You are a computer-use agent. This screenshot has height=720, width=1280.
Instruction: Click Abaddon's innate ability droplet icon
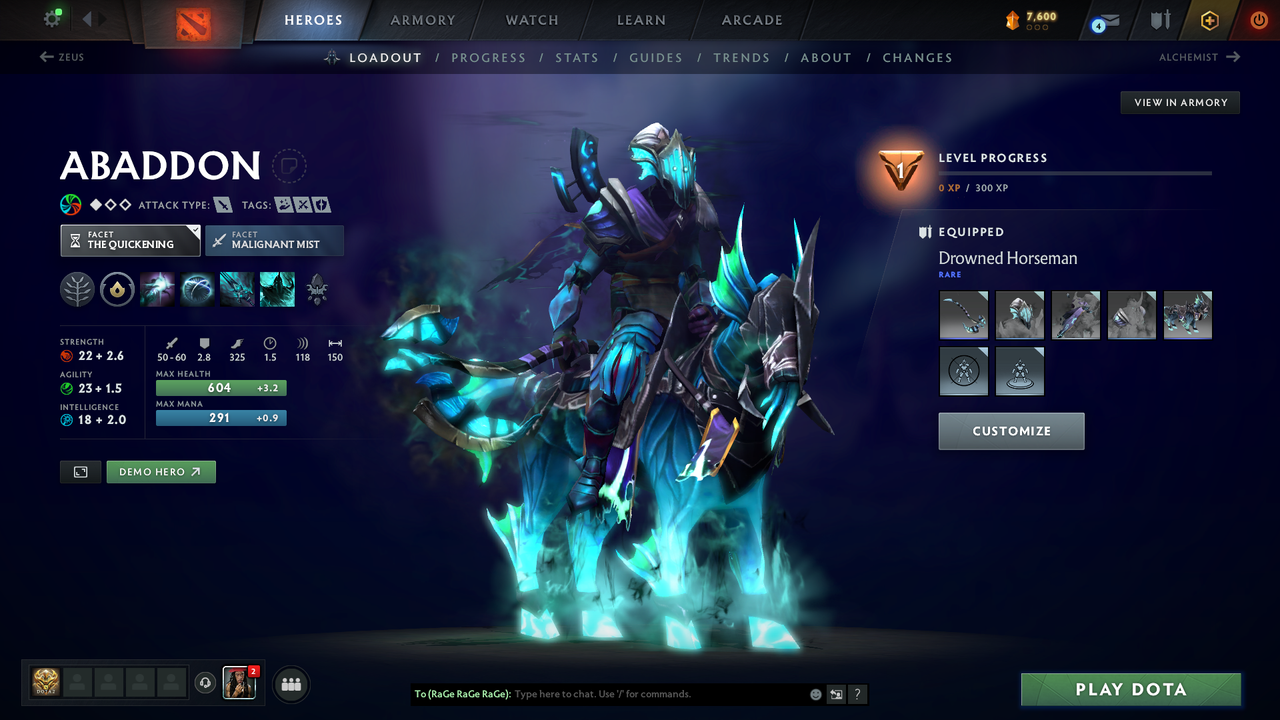click(118, 289)
